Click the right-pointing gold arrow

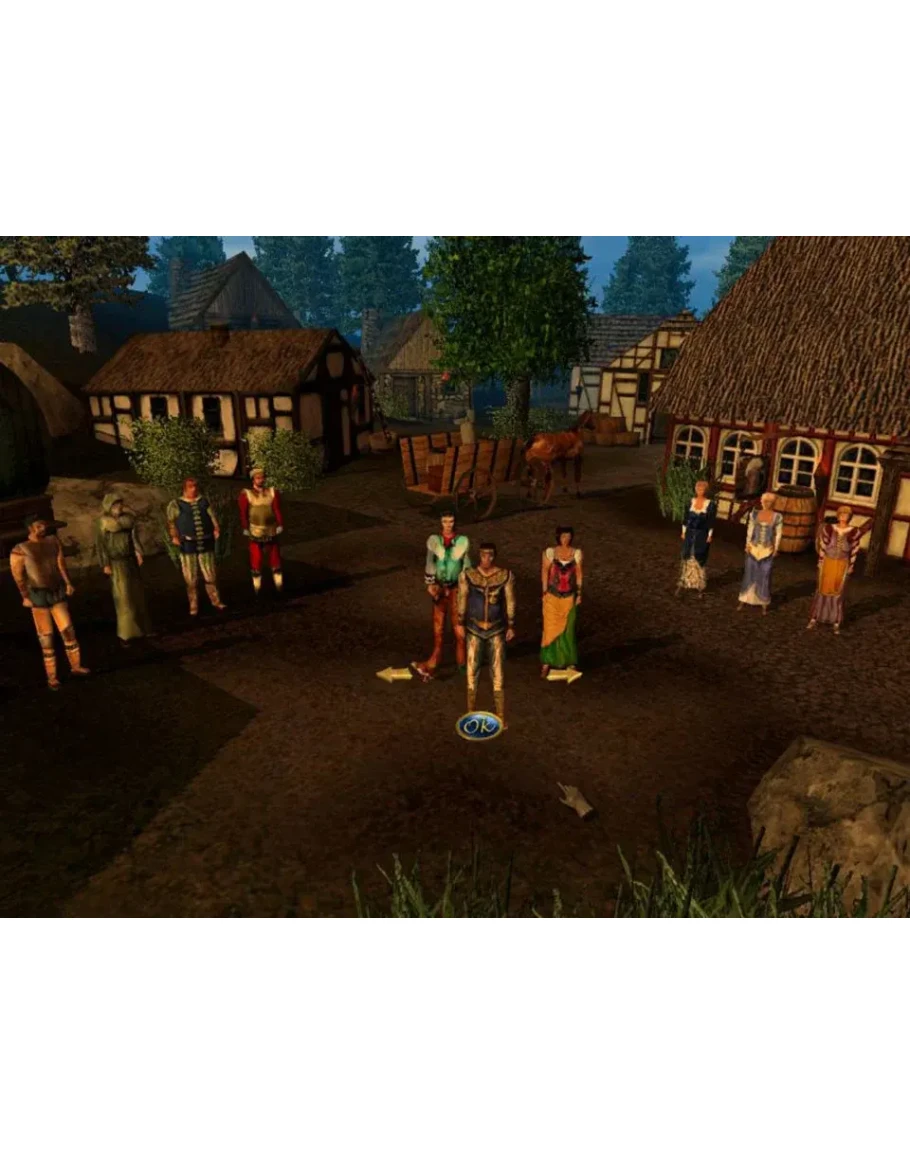click(x=565, y=676)
